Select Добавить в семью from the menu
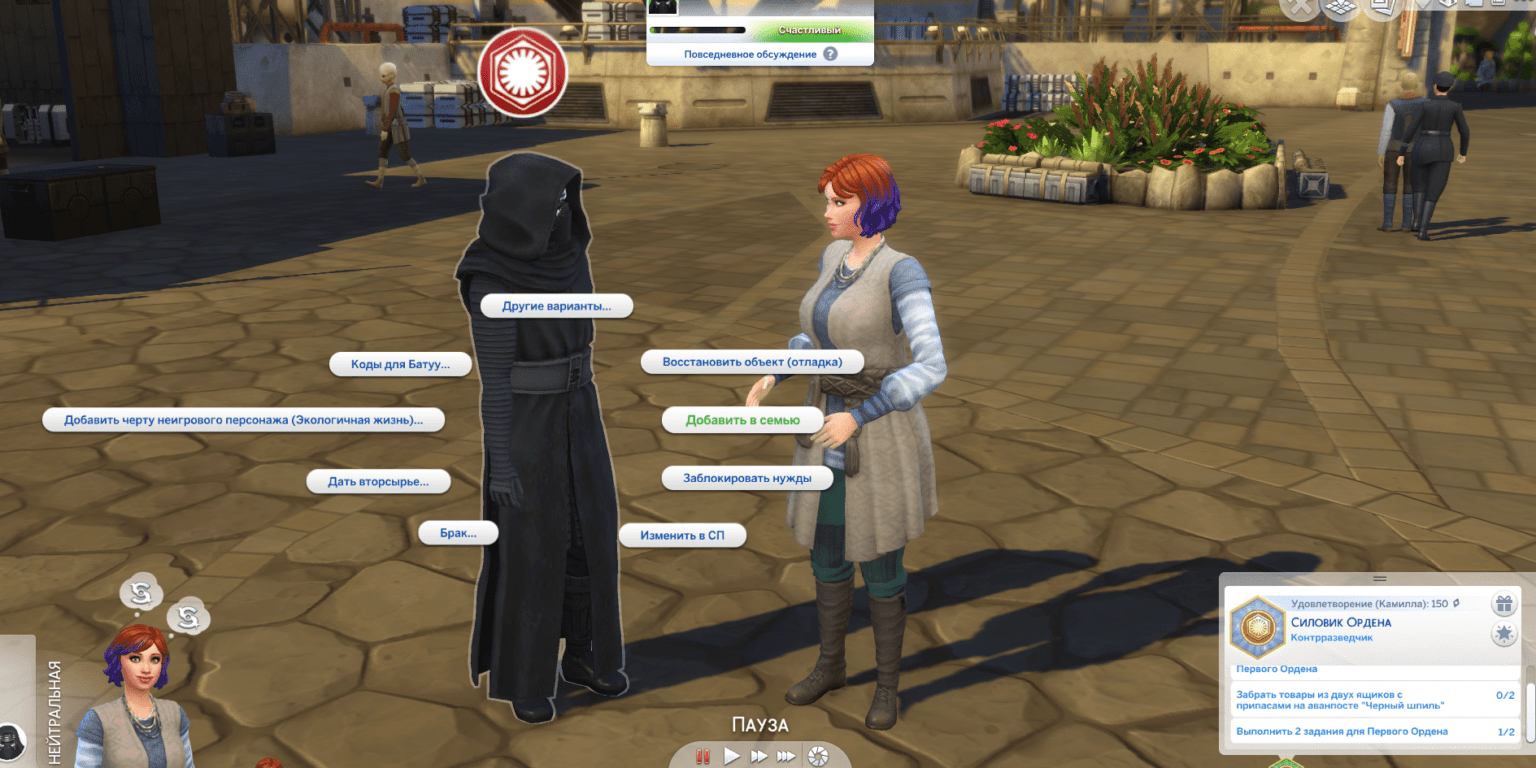The height and width of the screenshot is (768, 1536). [x=743, y=420]
